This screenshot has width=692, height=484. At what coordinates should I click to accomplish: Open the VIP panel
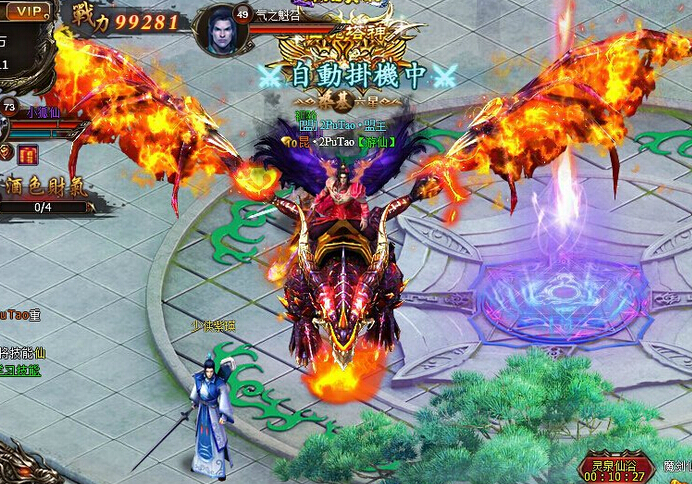click(x=29, y=10)
